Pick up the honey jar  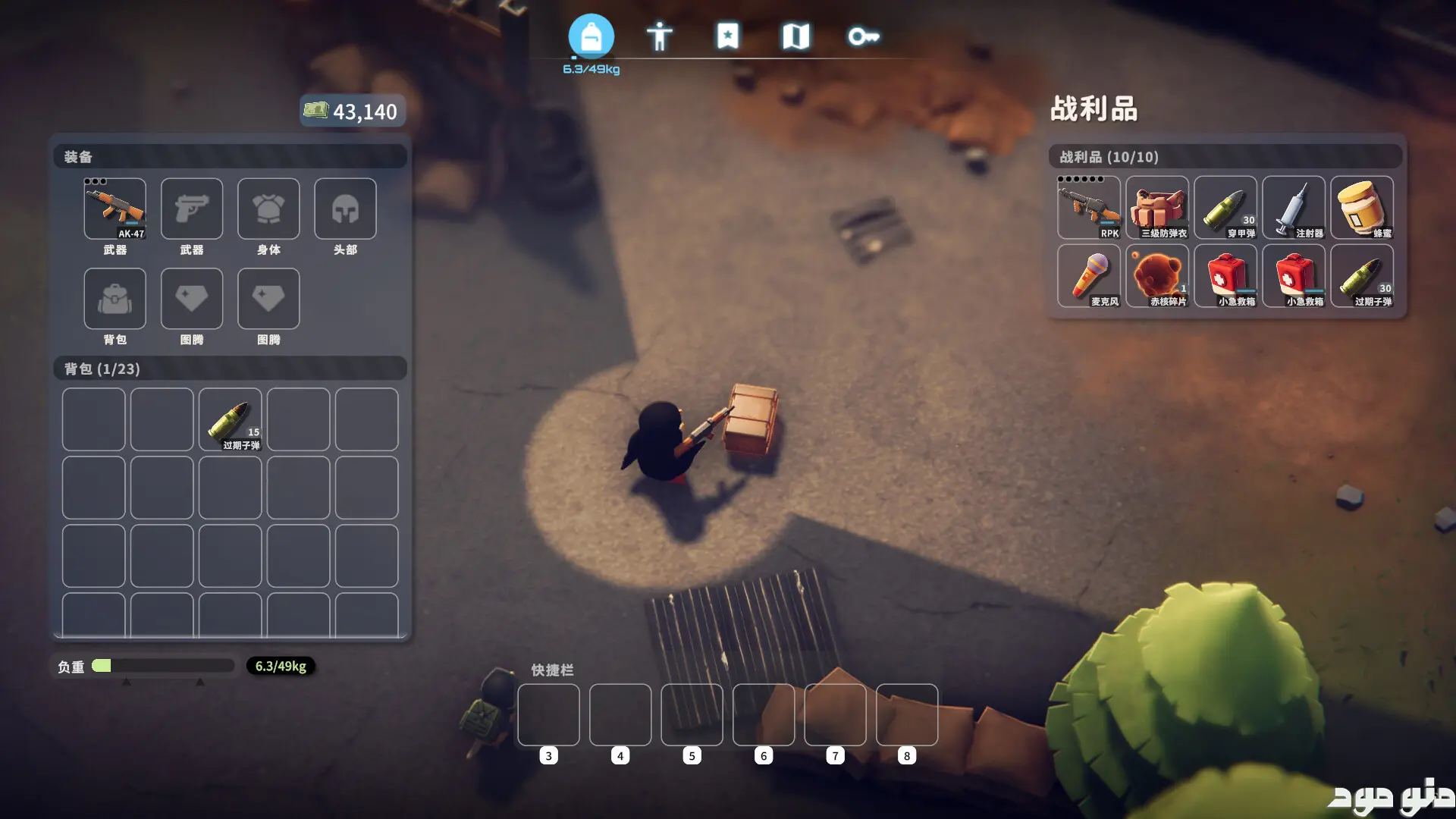1362,208
